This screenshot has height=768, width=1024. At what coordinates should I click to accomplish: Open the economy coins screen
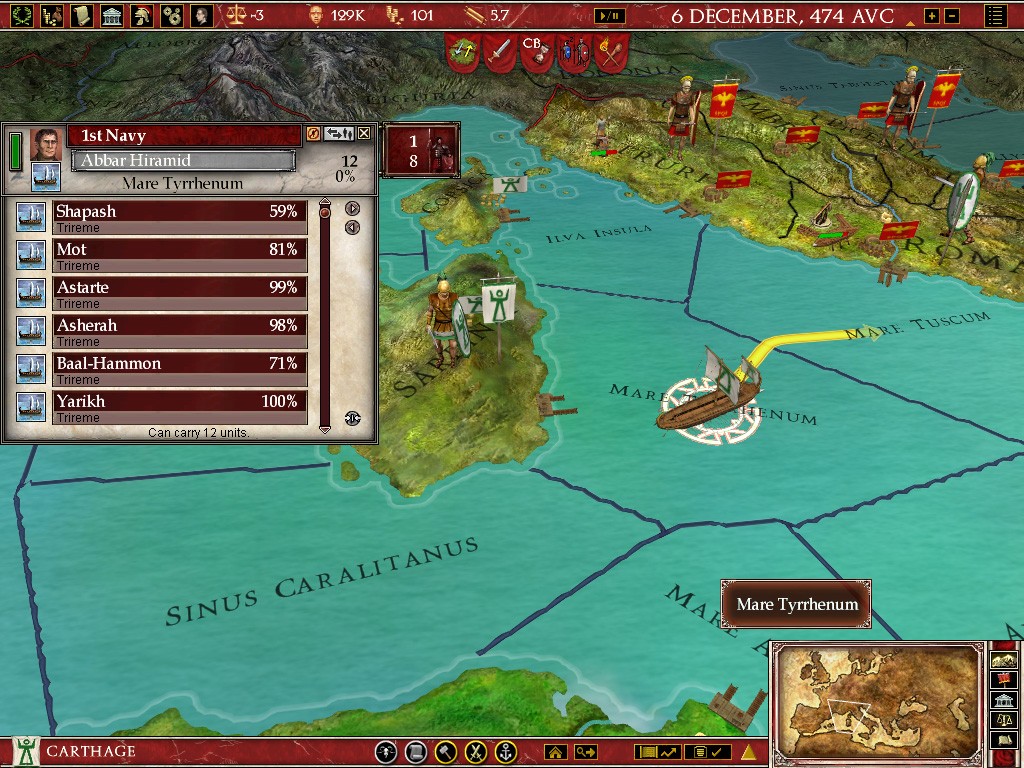pos(50,15)
